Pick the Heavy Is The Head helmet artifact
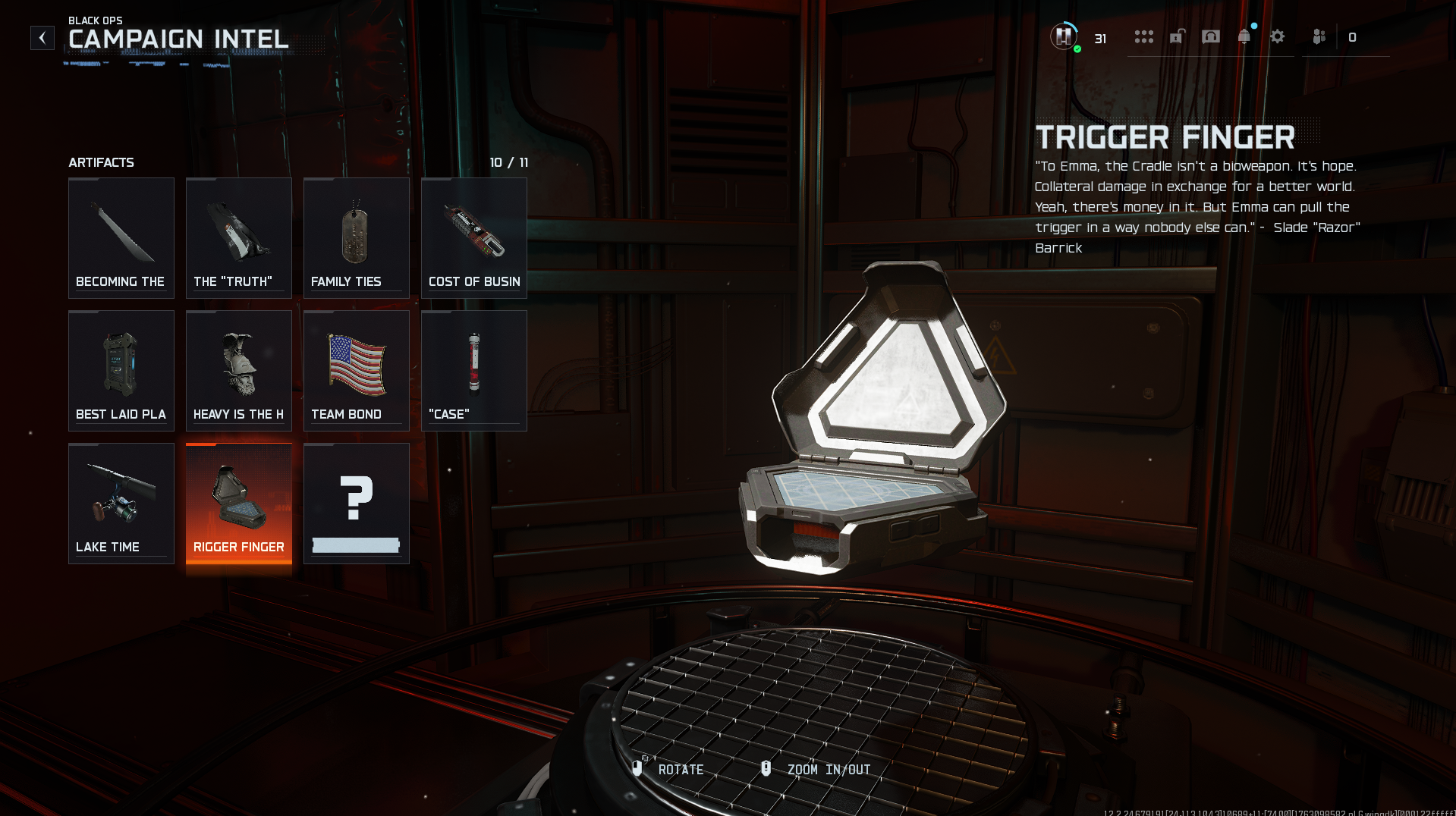Image resolution: width=1456 pixels, height=816 pixels. point(239,371)
